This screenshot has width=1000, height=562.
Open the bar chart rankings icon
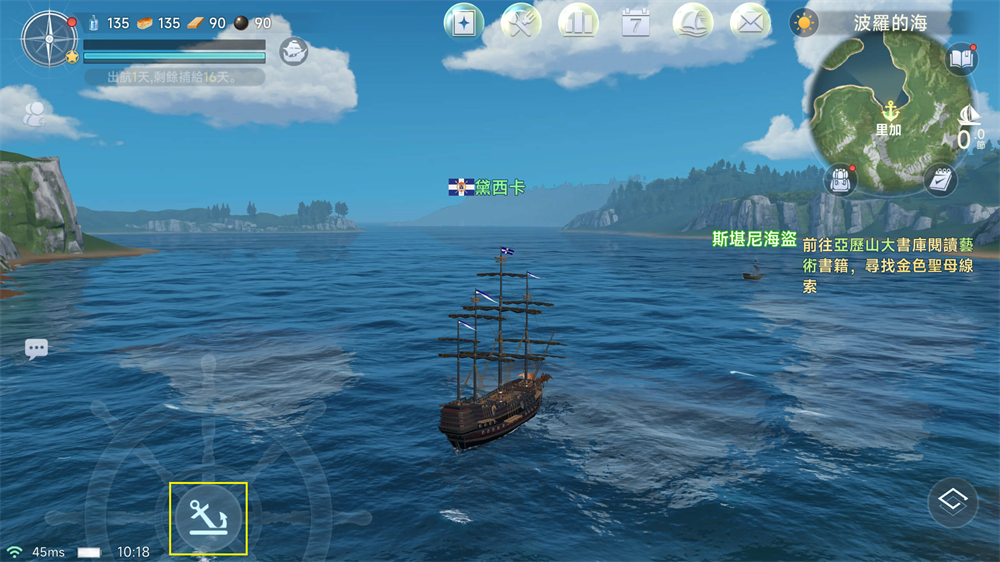tap(578, 22)
